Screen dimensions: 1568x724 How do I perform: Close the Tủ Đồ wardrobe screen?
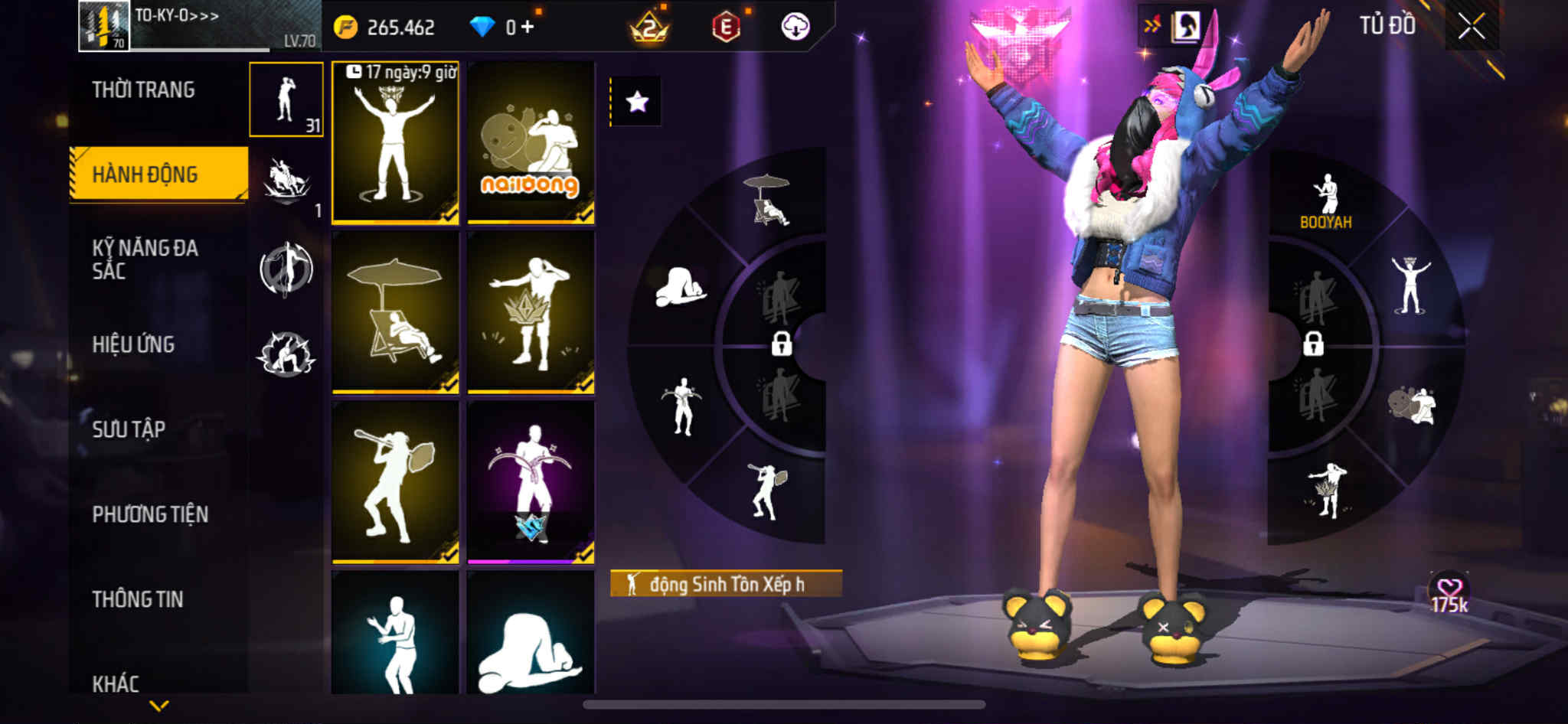click(1471, 27)
